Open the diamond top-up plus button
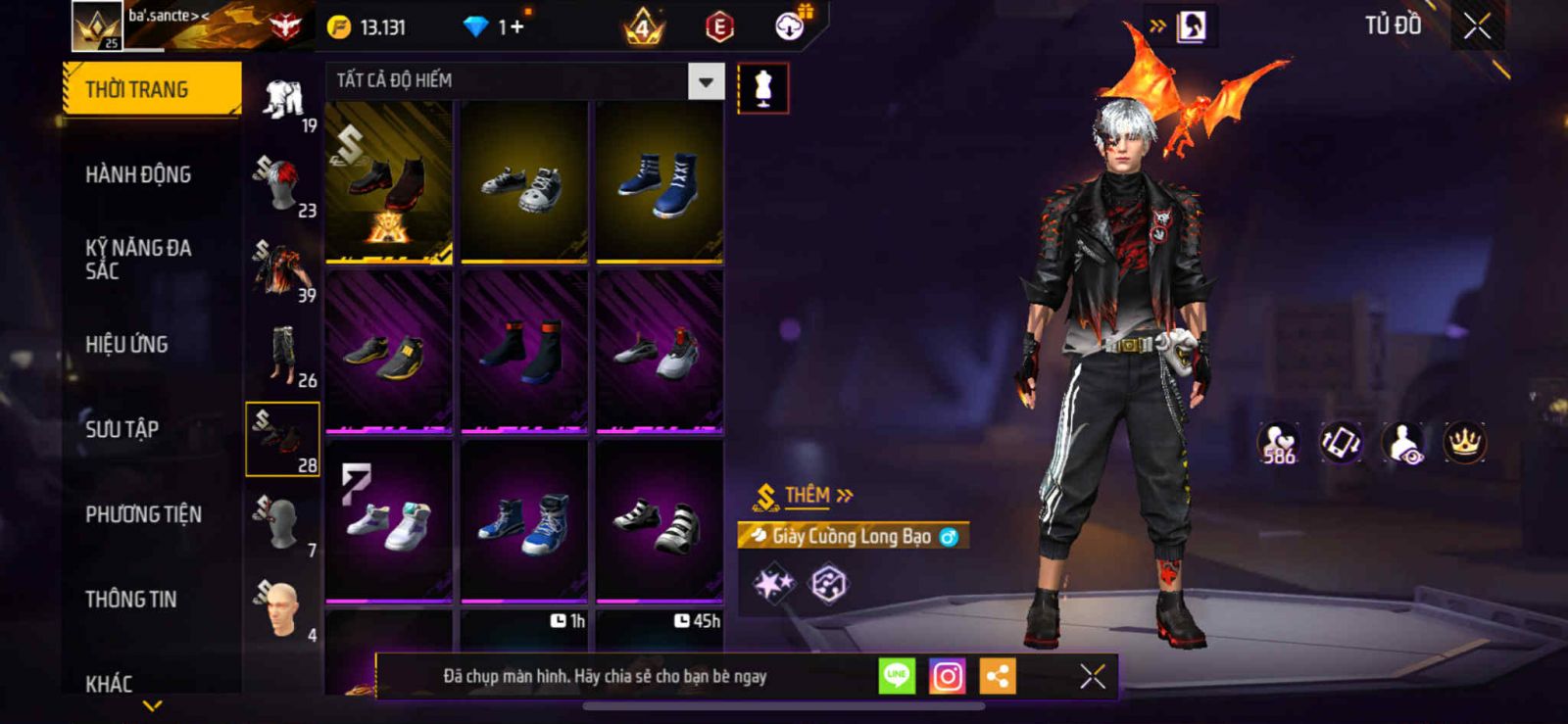The image size is (1568, 724). (515, 26)
